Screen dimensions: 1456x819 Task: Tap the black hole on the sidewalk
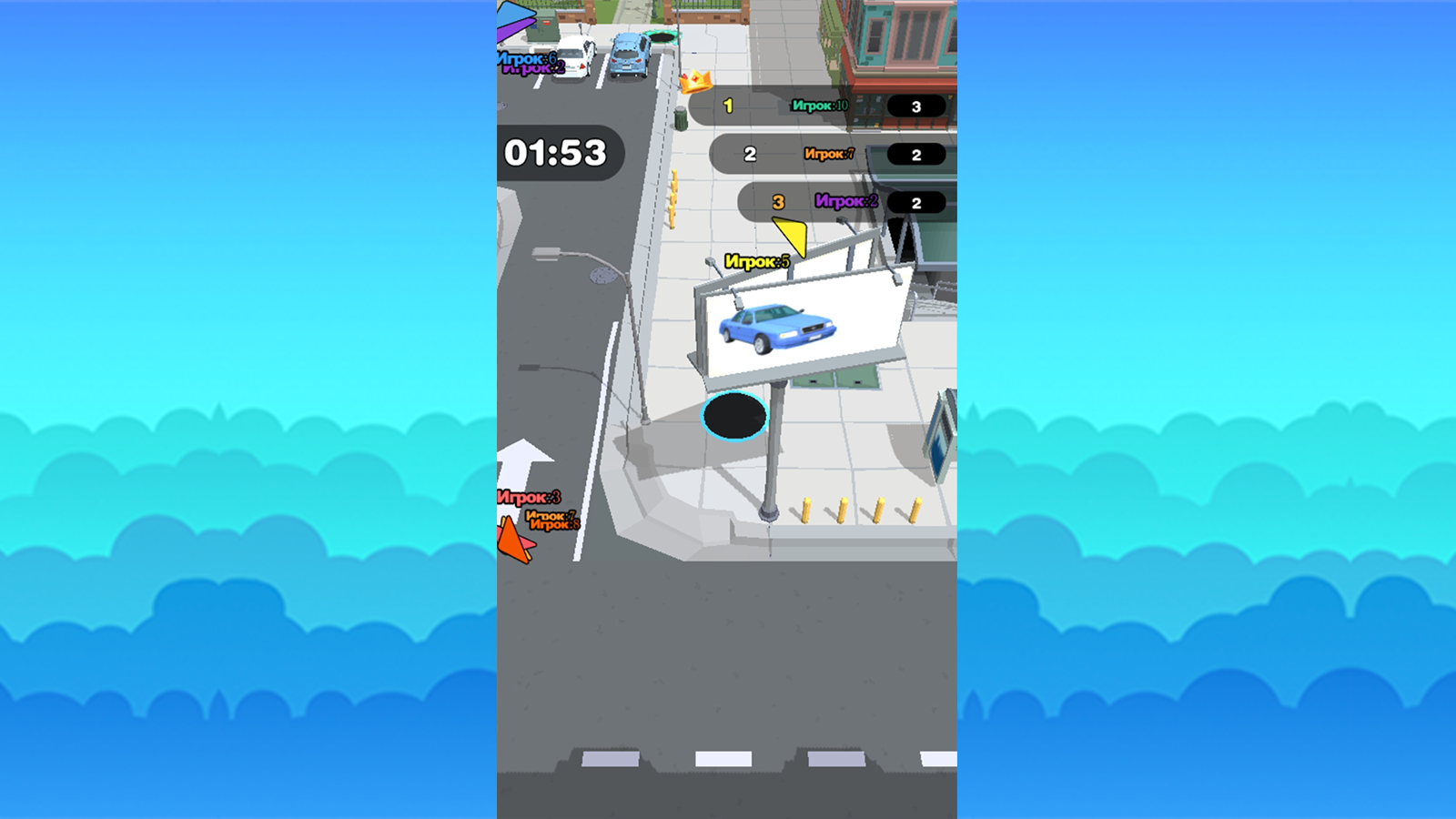pos(733,417)
